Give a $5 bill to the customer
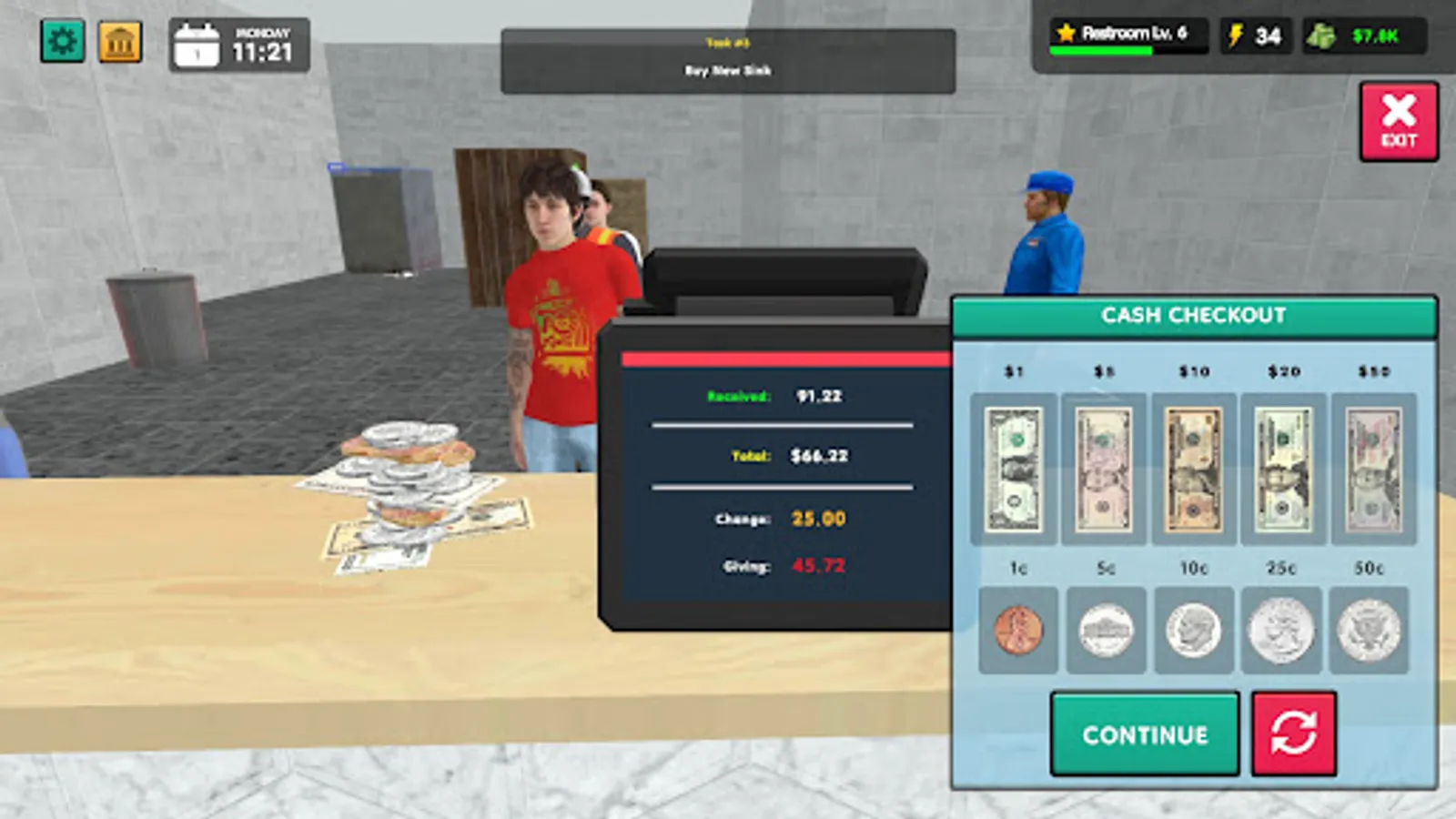 coord(1105,468)
